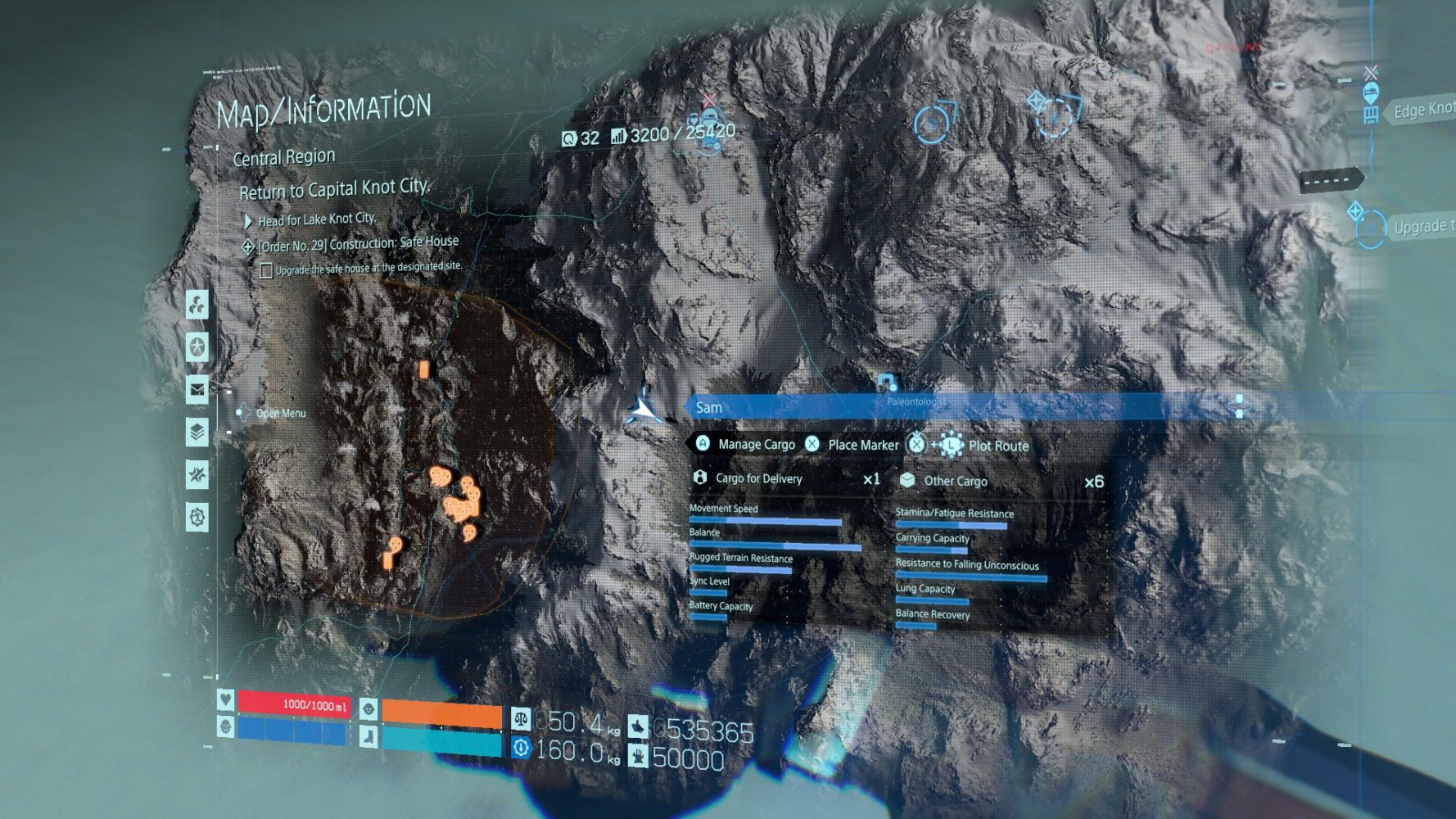Open the cargo boxes icon in the sidebar
The image size is (1456, 819).
(197, 305)
